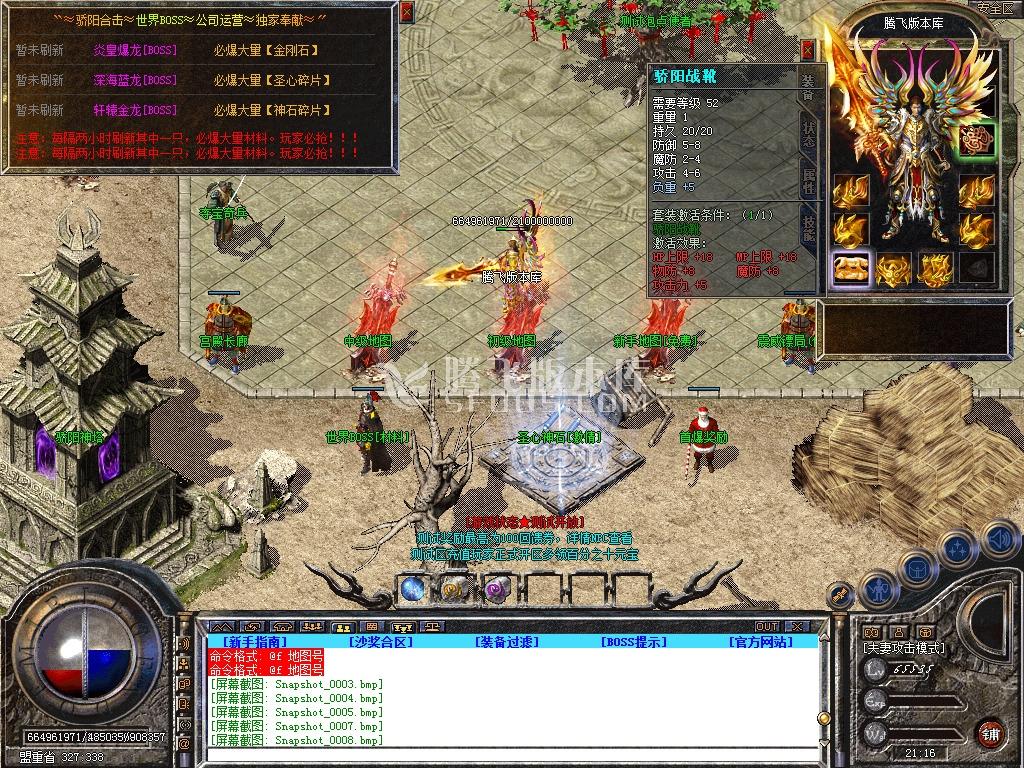The width and height of the screenshot is (1024, 768).
Task: Click the OUT button on chat bar
Action: 766,627
